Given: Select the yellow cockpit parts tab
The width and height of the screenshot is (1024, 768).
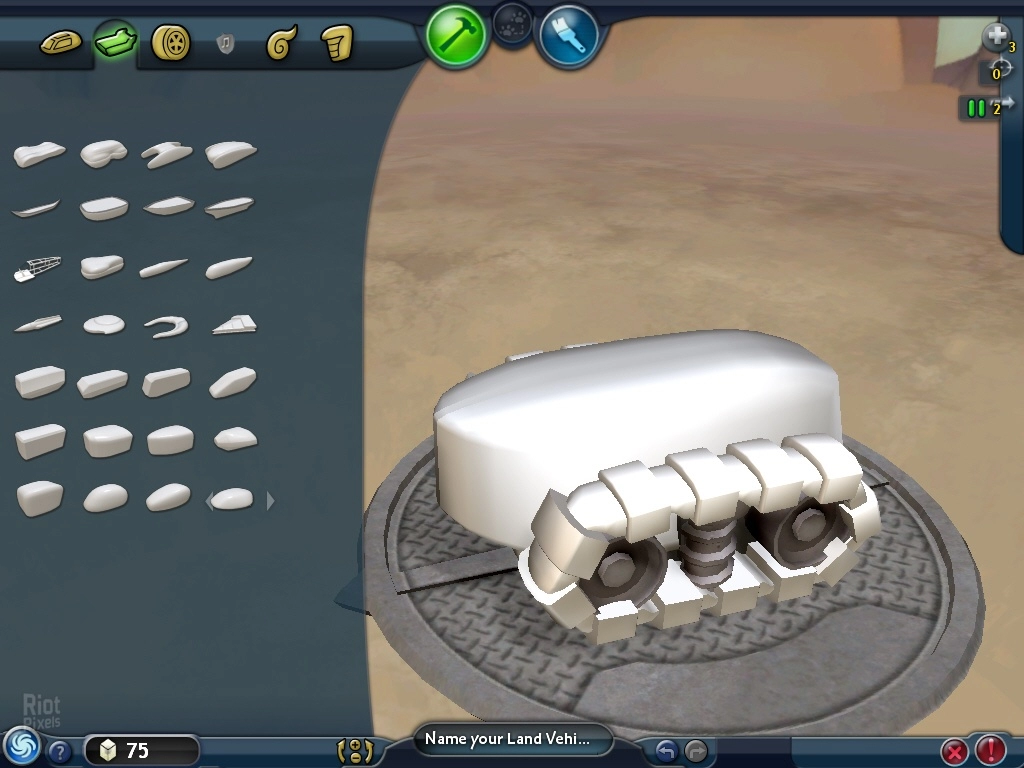Looking at the screenshot, I should click(60, 43).
